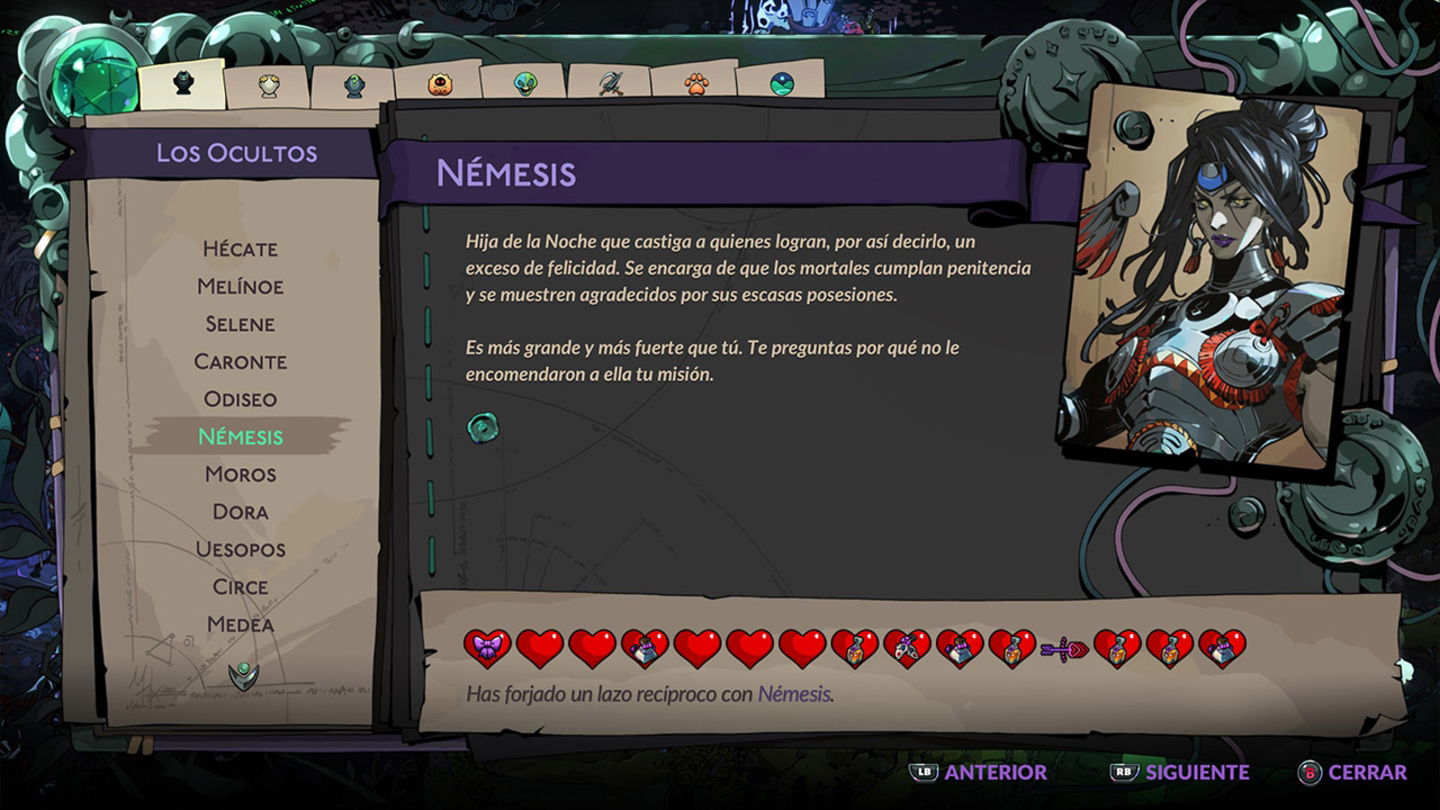The width and height of the screenshot is (1440, 810).
Task: Select Hécate from the character list
Action: [240, 249]
